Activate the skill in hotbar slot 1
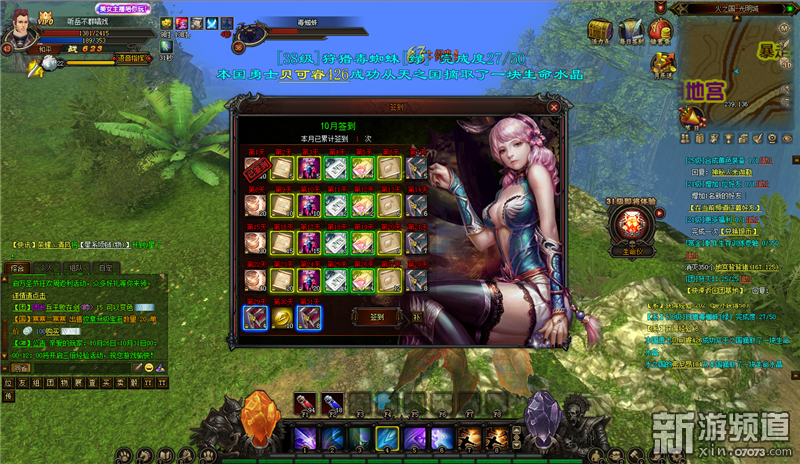 coord(305,438)
